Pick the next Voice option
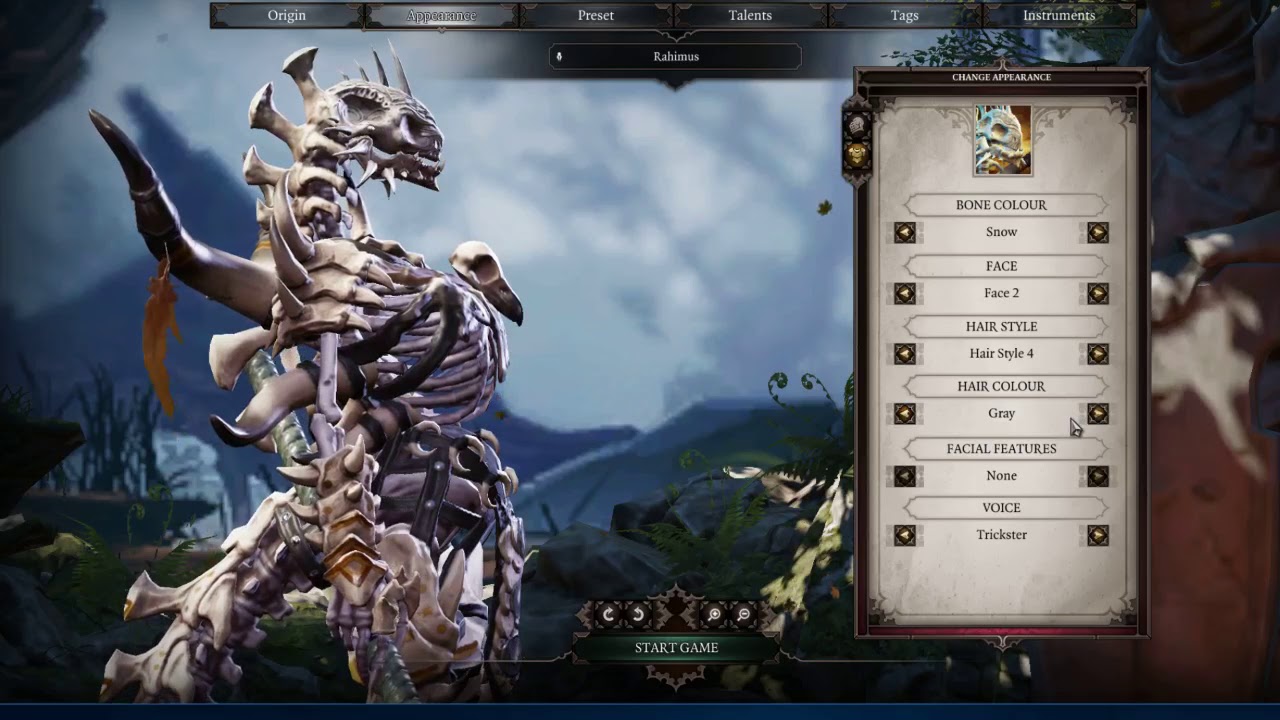Screen dimensions: 1280x720 [1097, 536]
